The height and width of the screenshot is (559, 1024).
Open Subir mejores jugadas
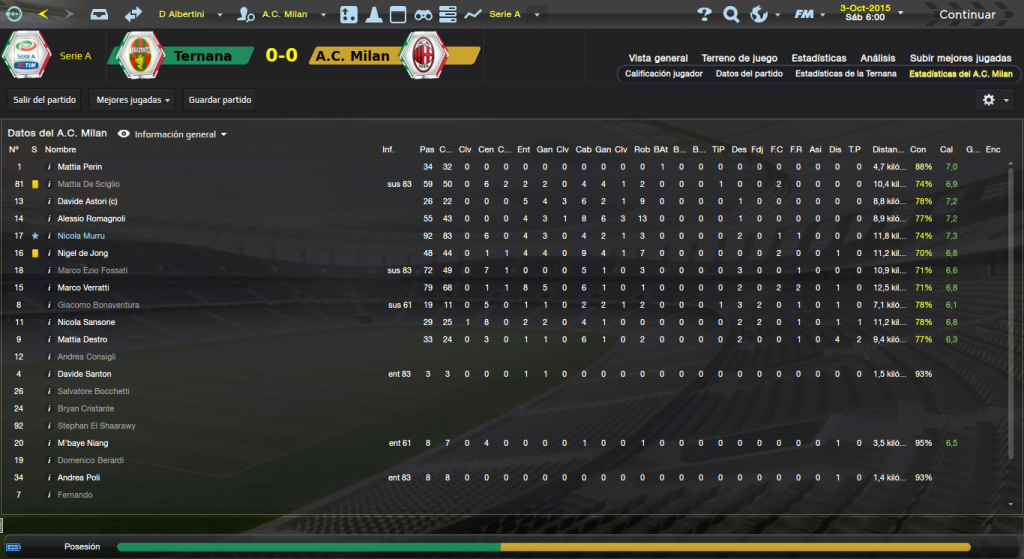pyautogui.click(x=959, y=58)
